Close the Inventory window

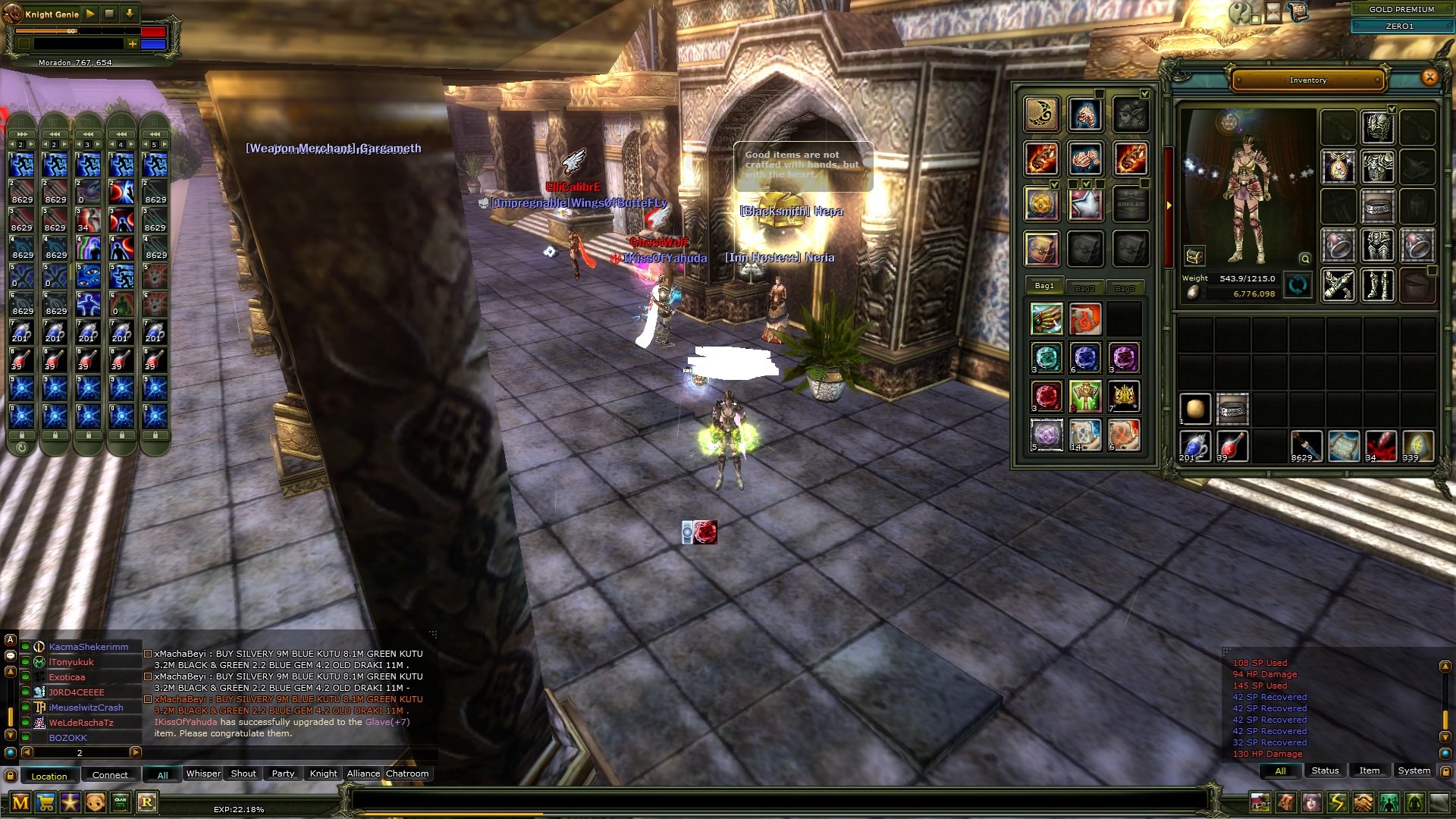click(1429, 77)
